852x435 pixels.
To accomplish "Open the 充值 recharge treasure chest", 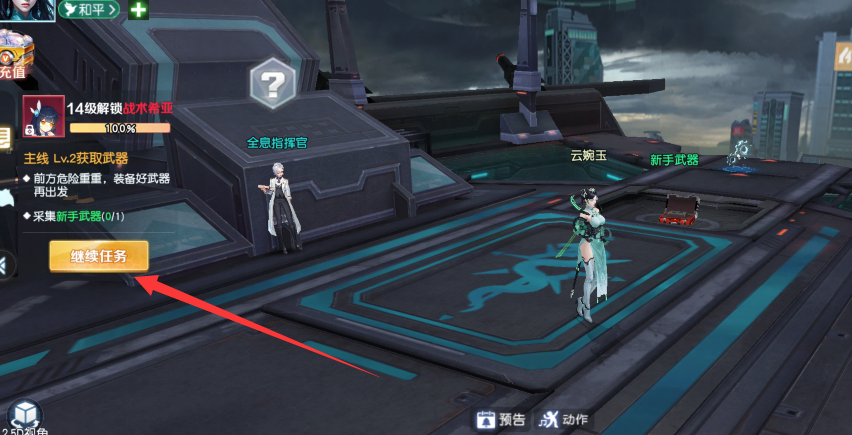I will click(13, 52).
